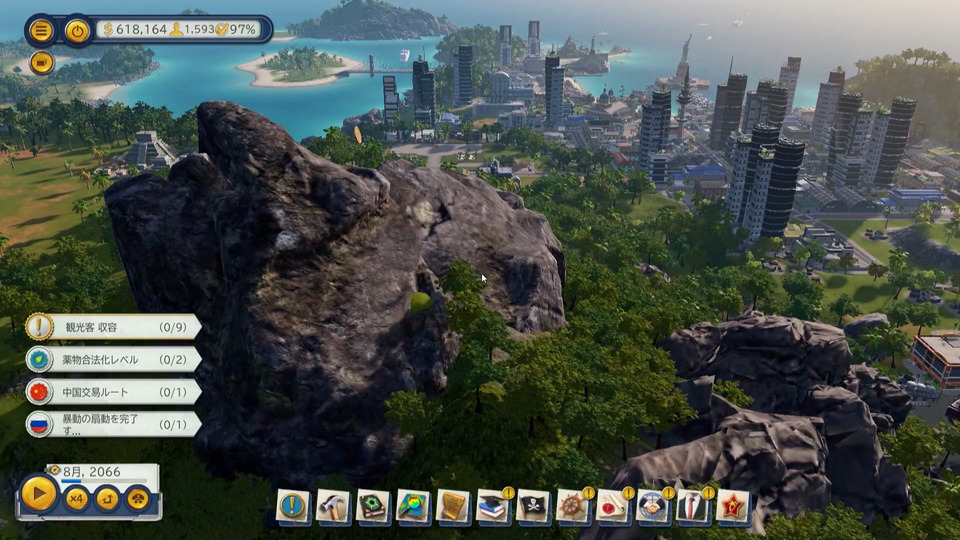This screenshot has width=960, height=540.
Task: Click the yellow power button
Action: coord(77,30)
